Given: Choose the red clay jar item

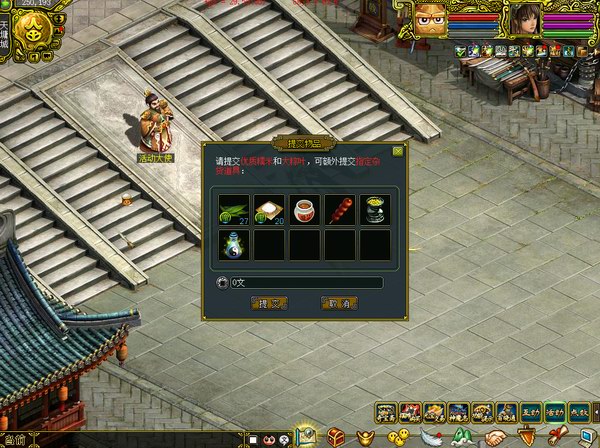Looking at the screenshot, I should point(305,209).
